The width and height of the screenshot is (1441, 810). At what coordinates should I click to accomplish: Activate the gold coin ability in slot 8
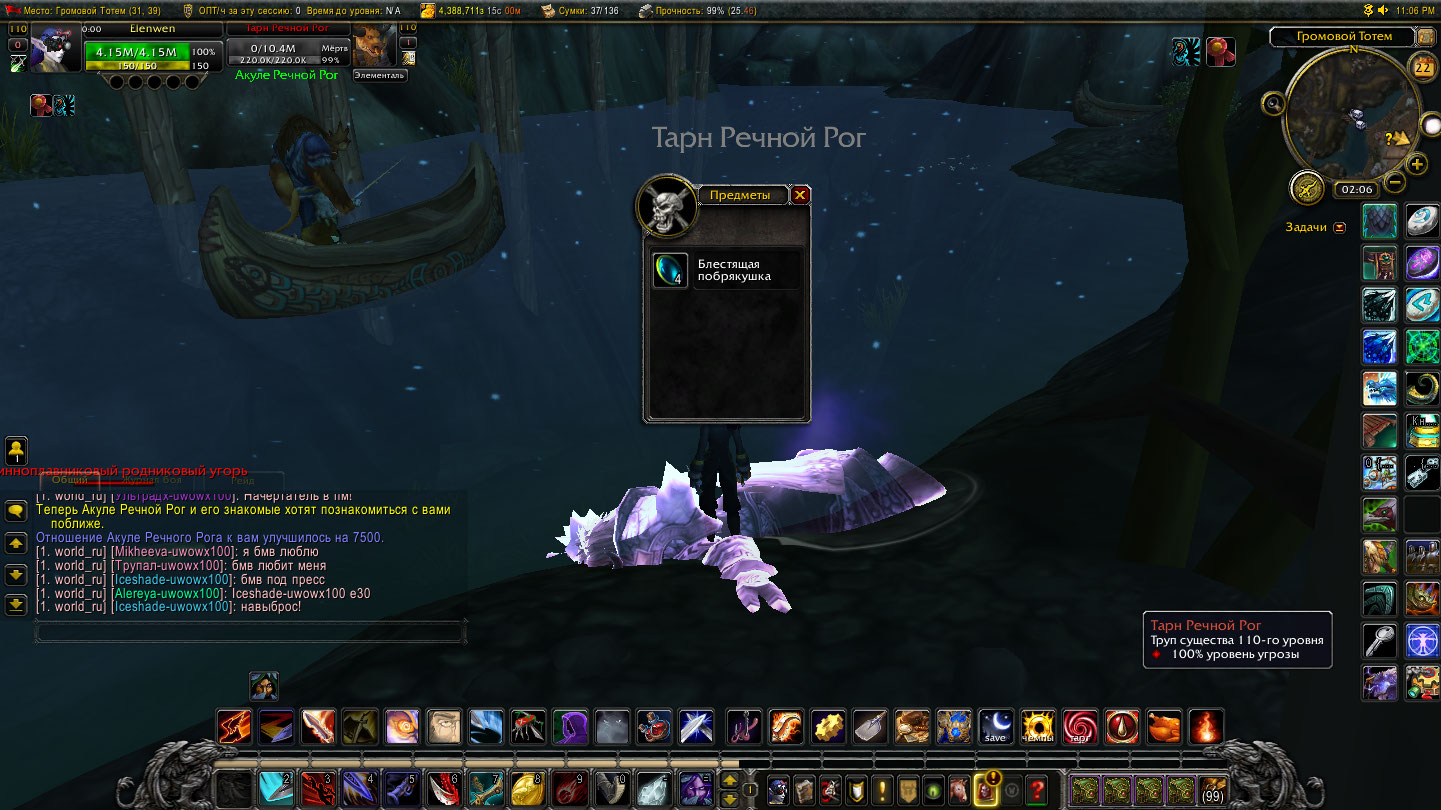click(x=527, y=789)
